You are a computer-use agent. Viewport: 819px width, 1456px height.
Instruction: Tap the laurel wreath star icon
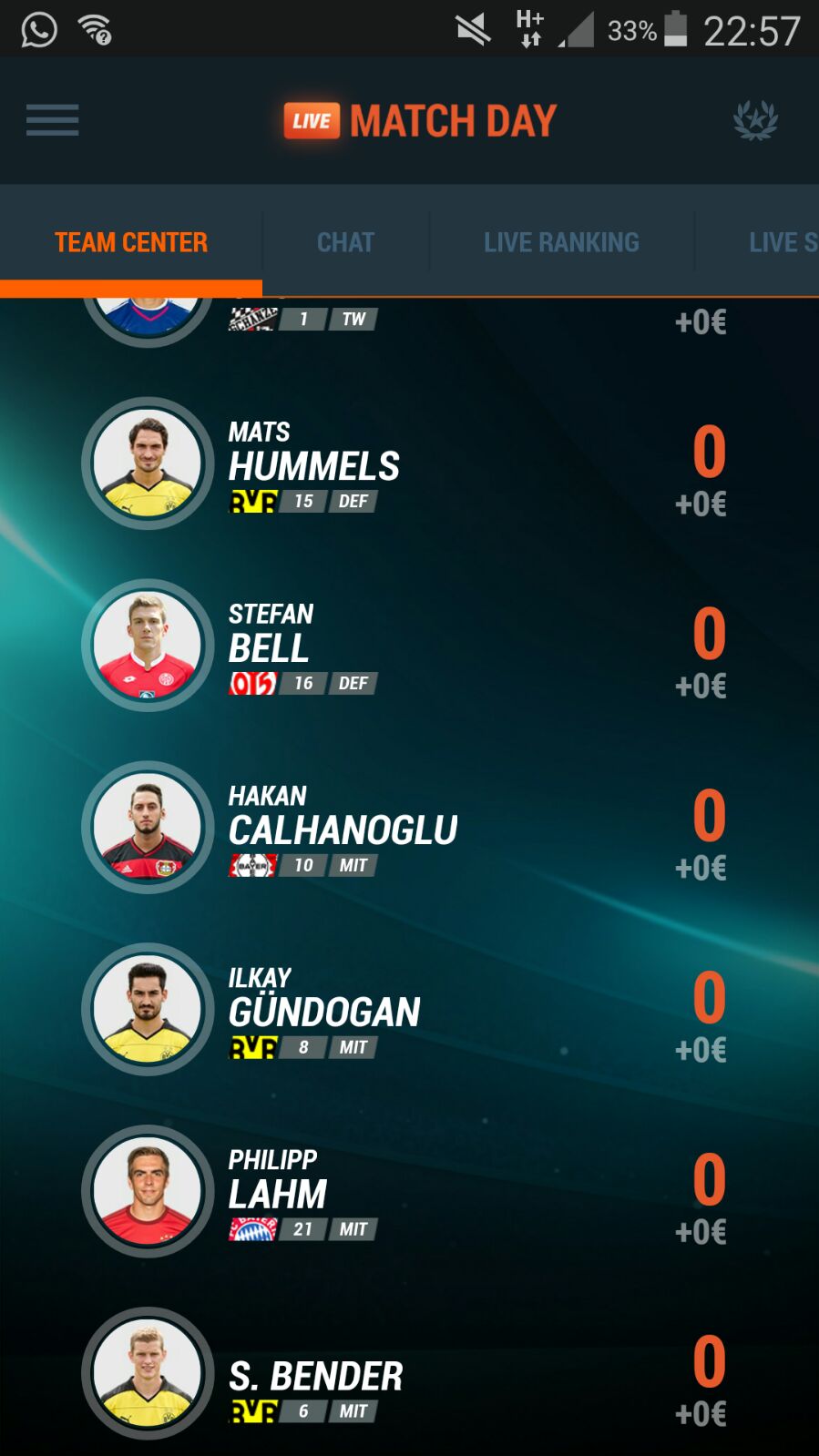(x=755, y=120)
